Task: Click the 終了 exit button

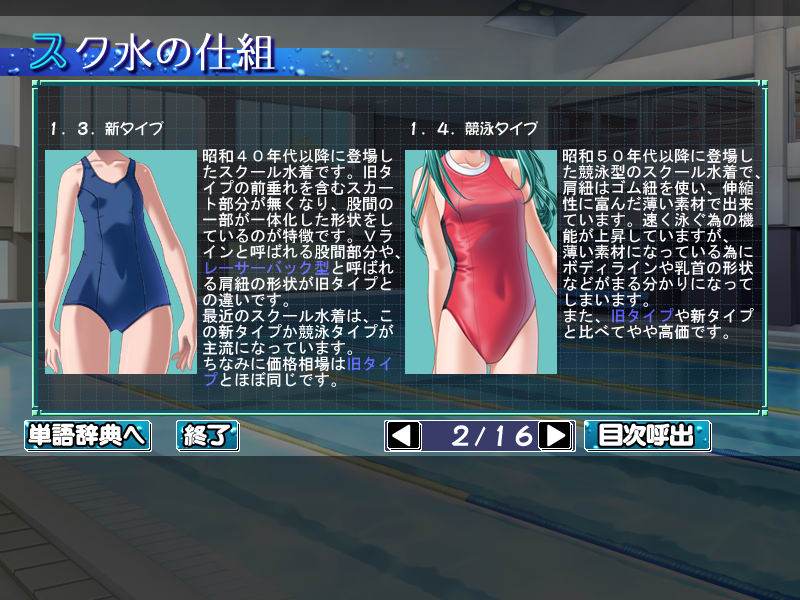Action: coord(208,436)
